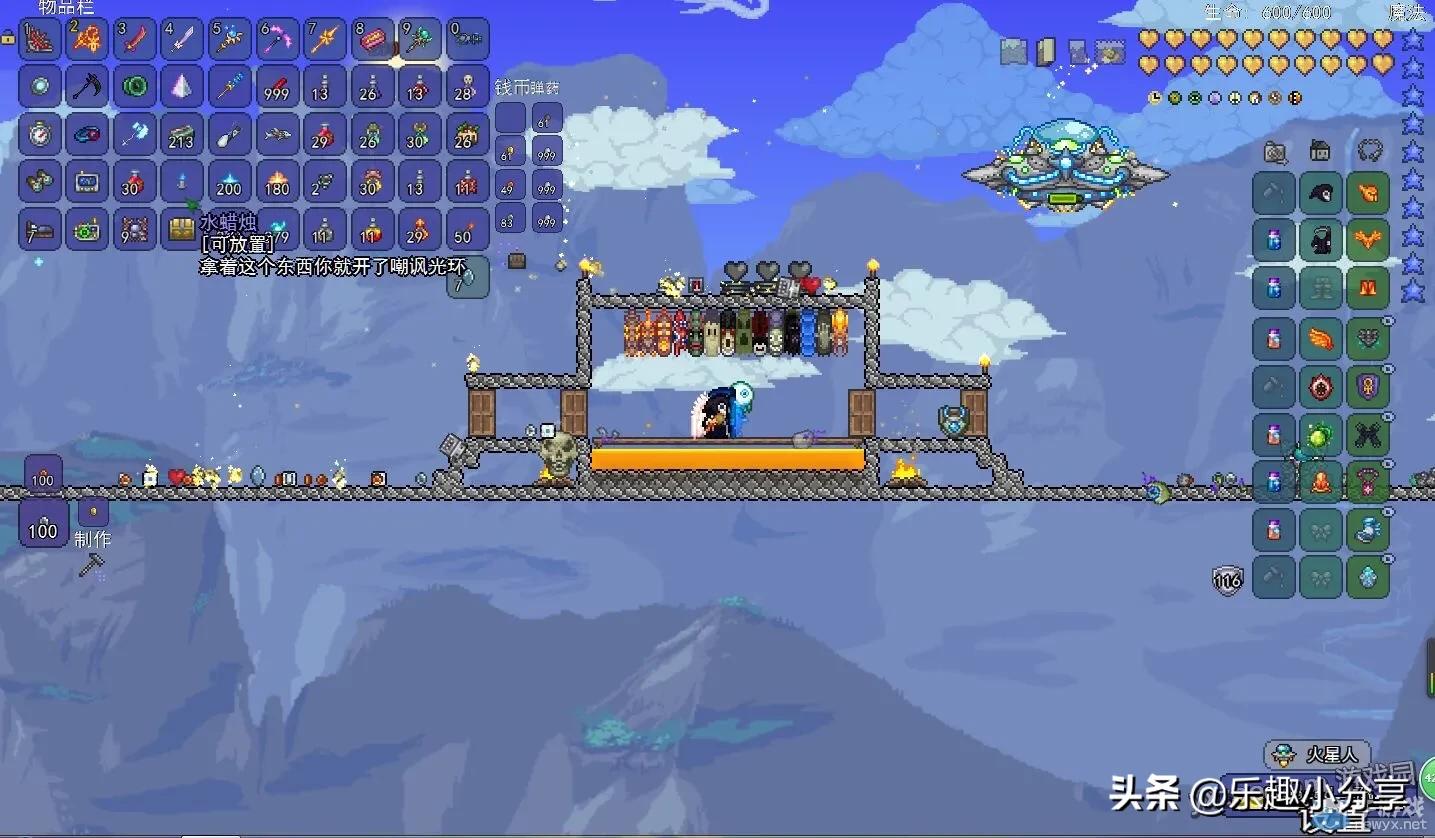Select the flame wings accessory slot
The image size is (1435, 838).
1321,340
